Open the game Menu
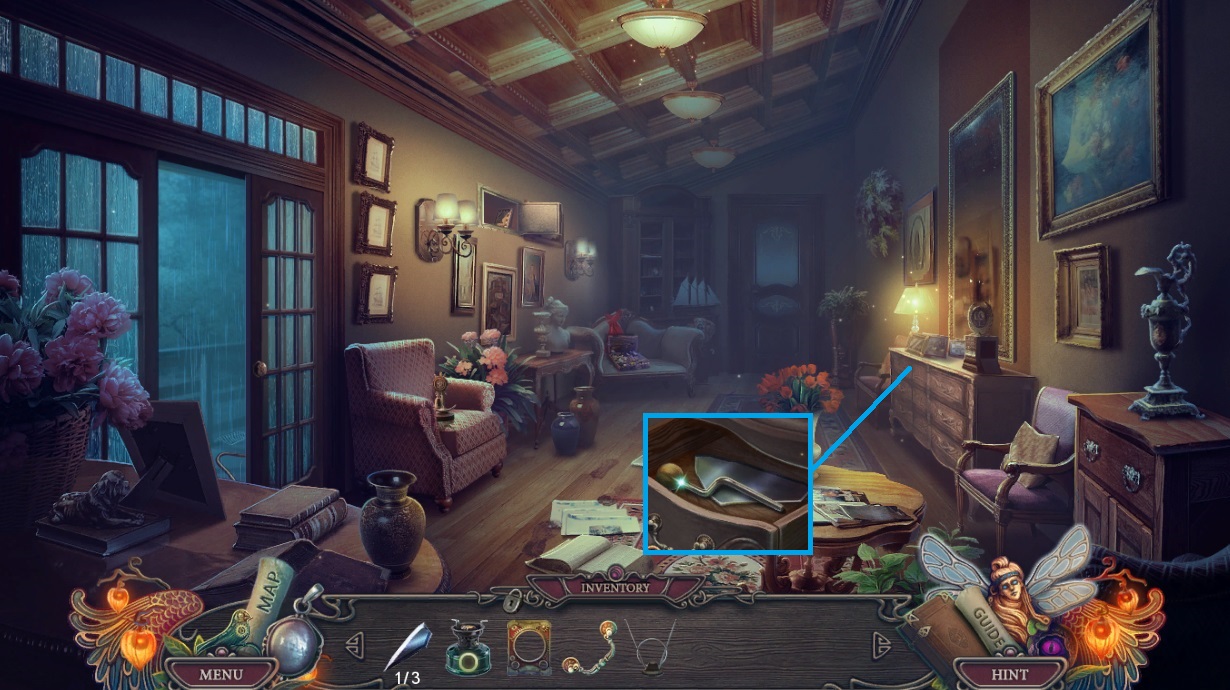This screenshot has height=690, width=1230. click(220, 673)
